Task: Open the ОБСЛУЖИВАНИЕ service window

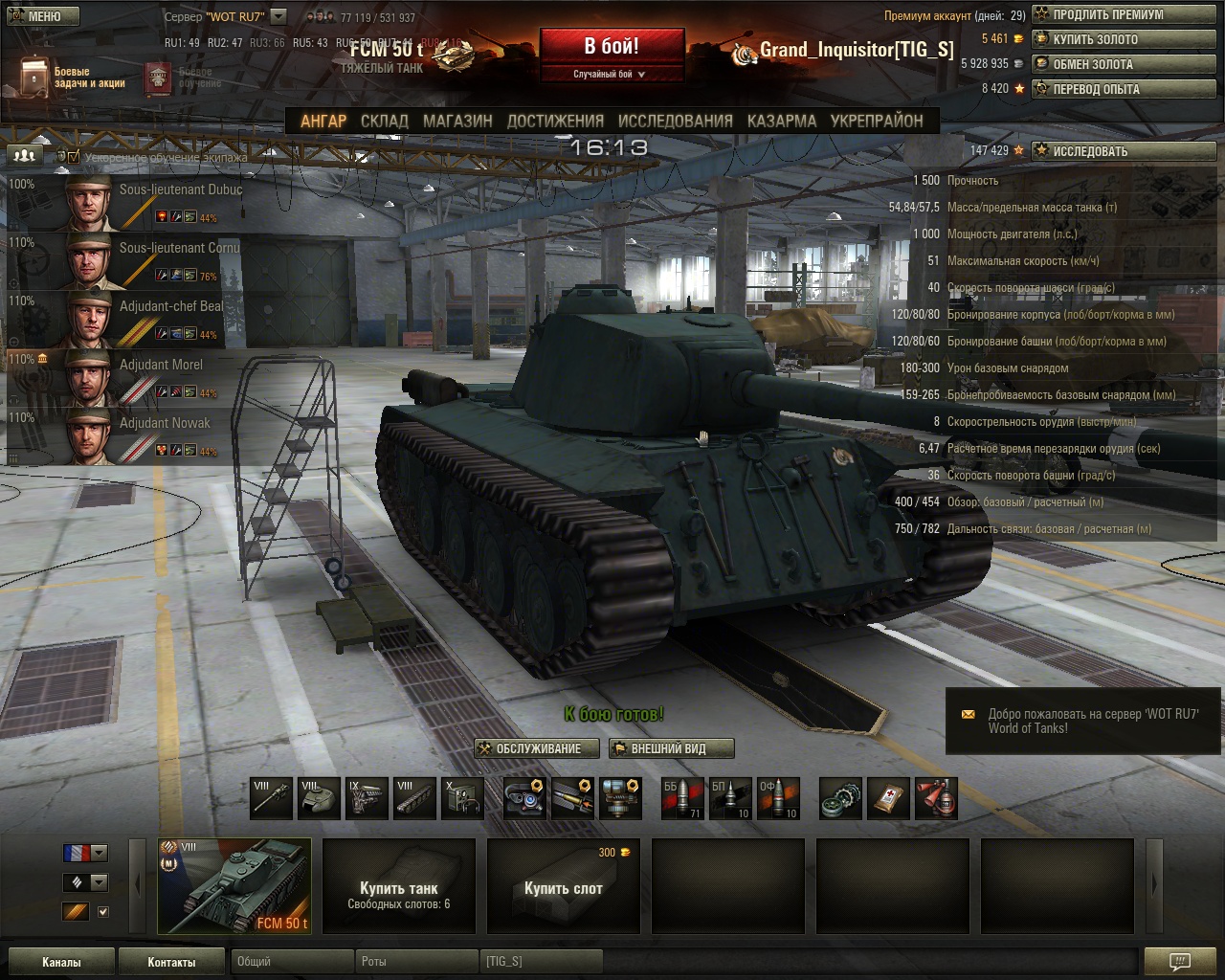Action: pos(537,748)
